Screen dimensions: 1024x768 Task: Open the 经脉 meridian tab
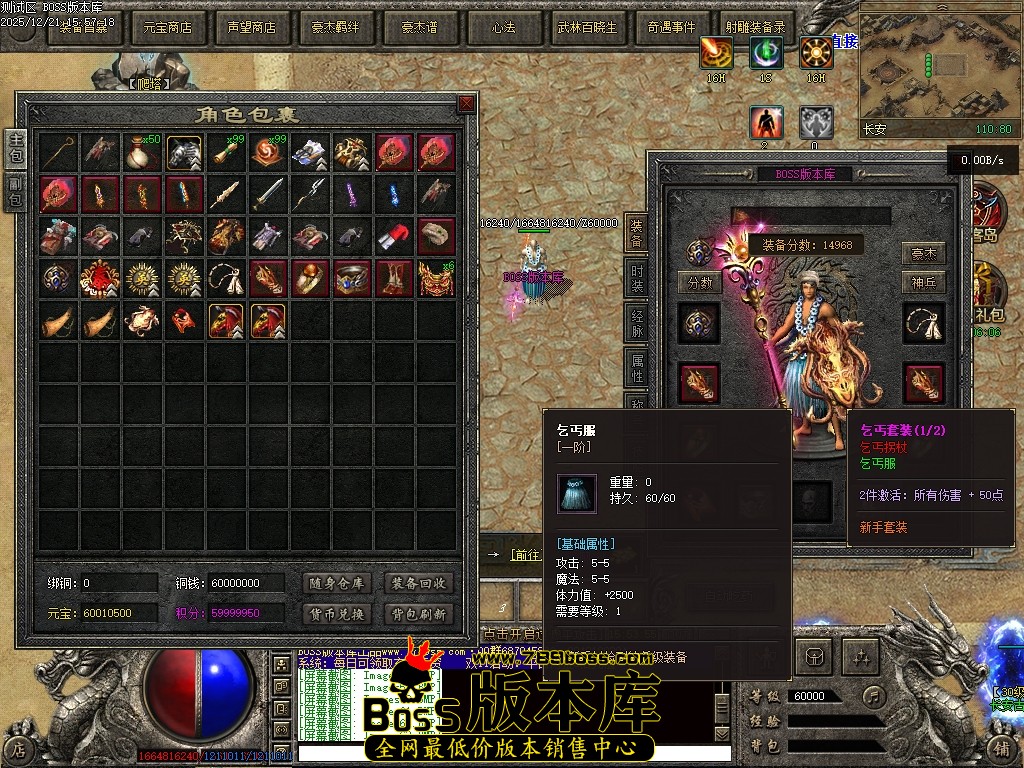pyautogui.click(x=637, y=324)
